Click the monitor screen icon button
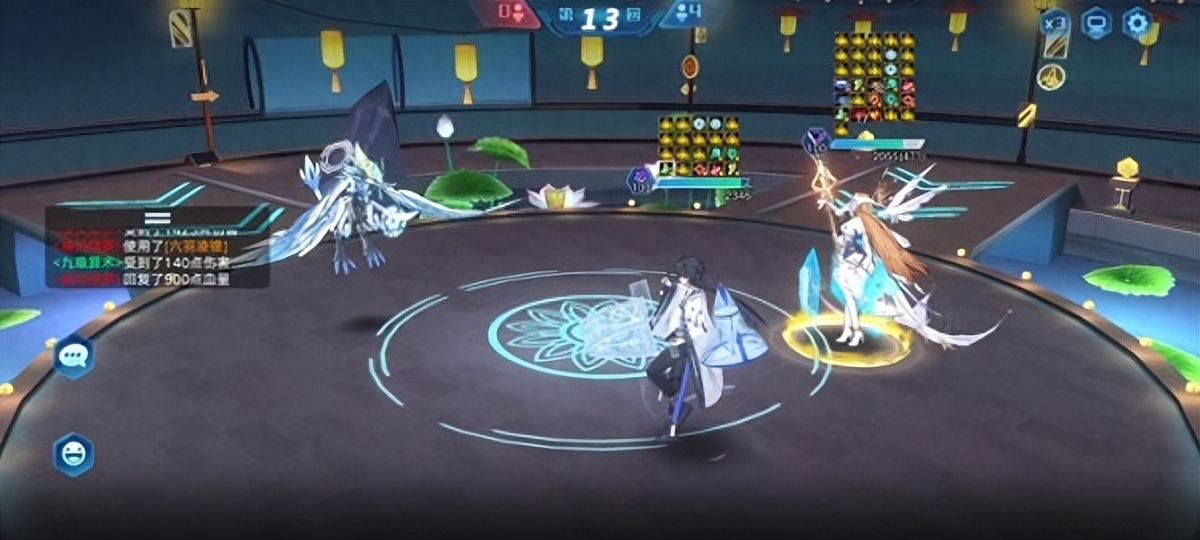The image size is (1200, 540). 1096,22
